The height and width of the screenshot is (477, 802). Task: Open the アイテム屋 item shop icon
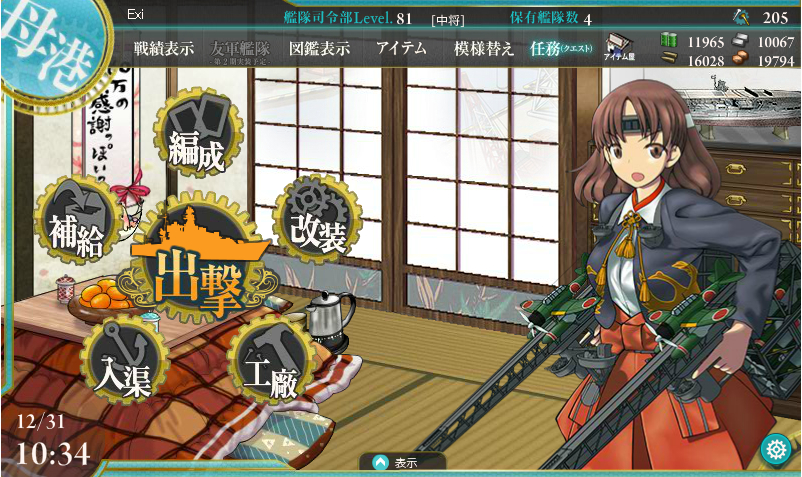tap(621, 48)
